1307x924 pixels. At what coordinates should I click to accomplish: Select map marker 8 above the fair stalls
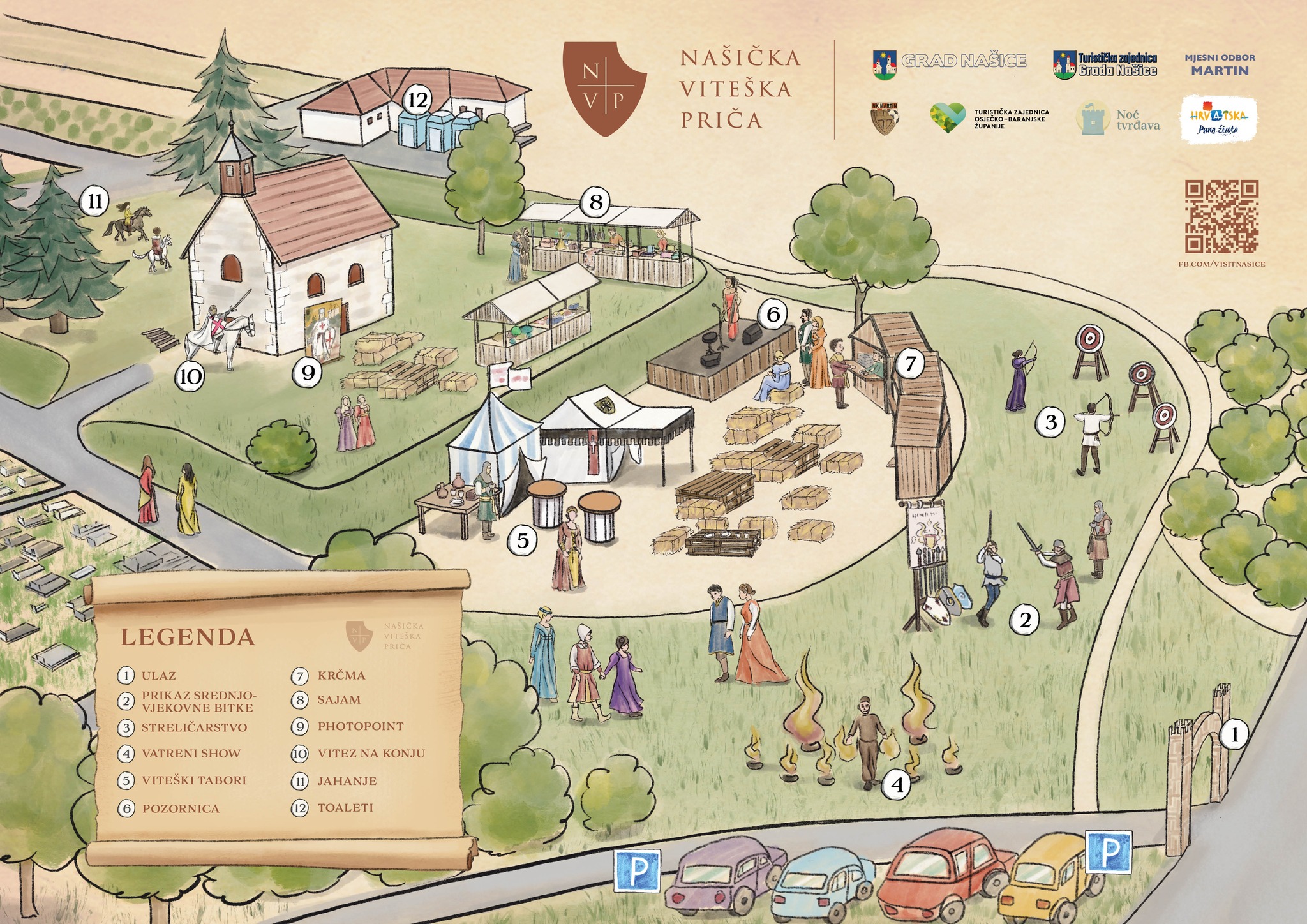[595, 202]
